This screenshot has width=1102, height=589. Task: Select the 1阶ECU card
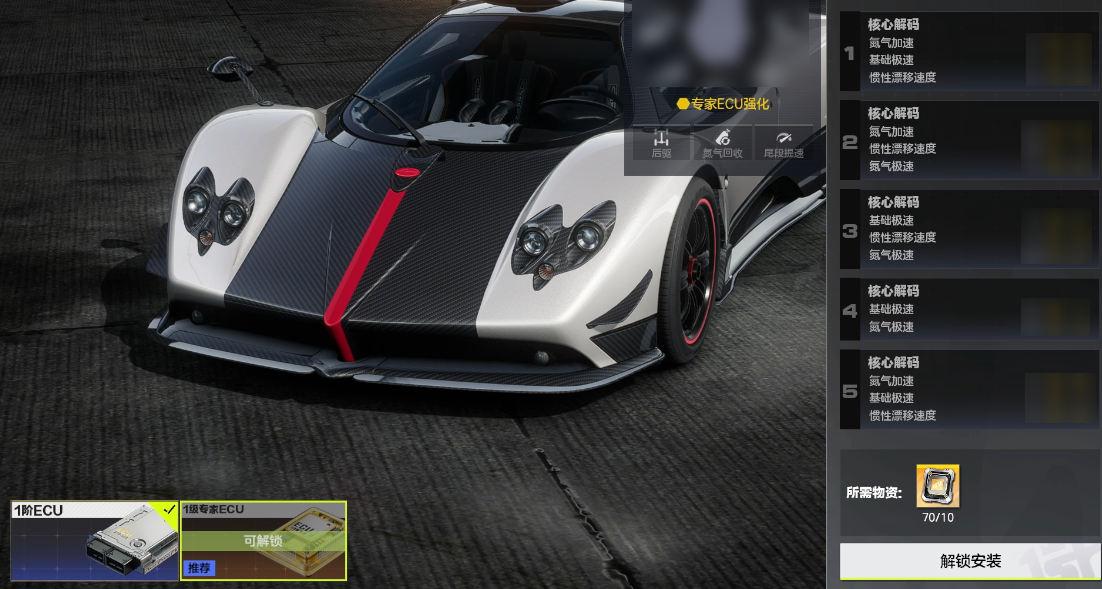94,540
